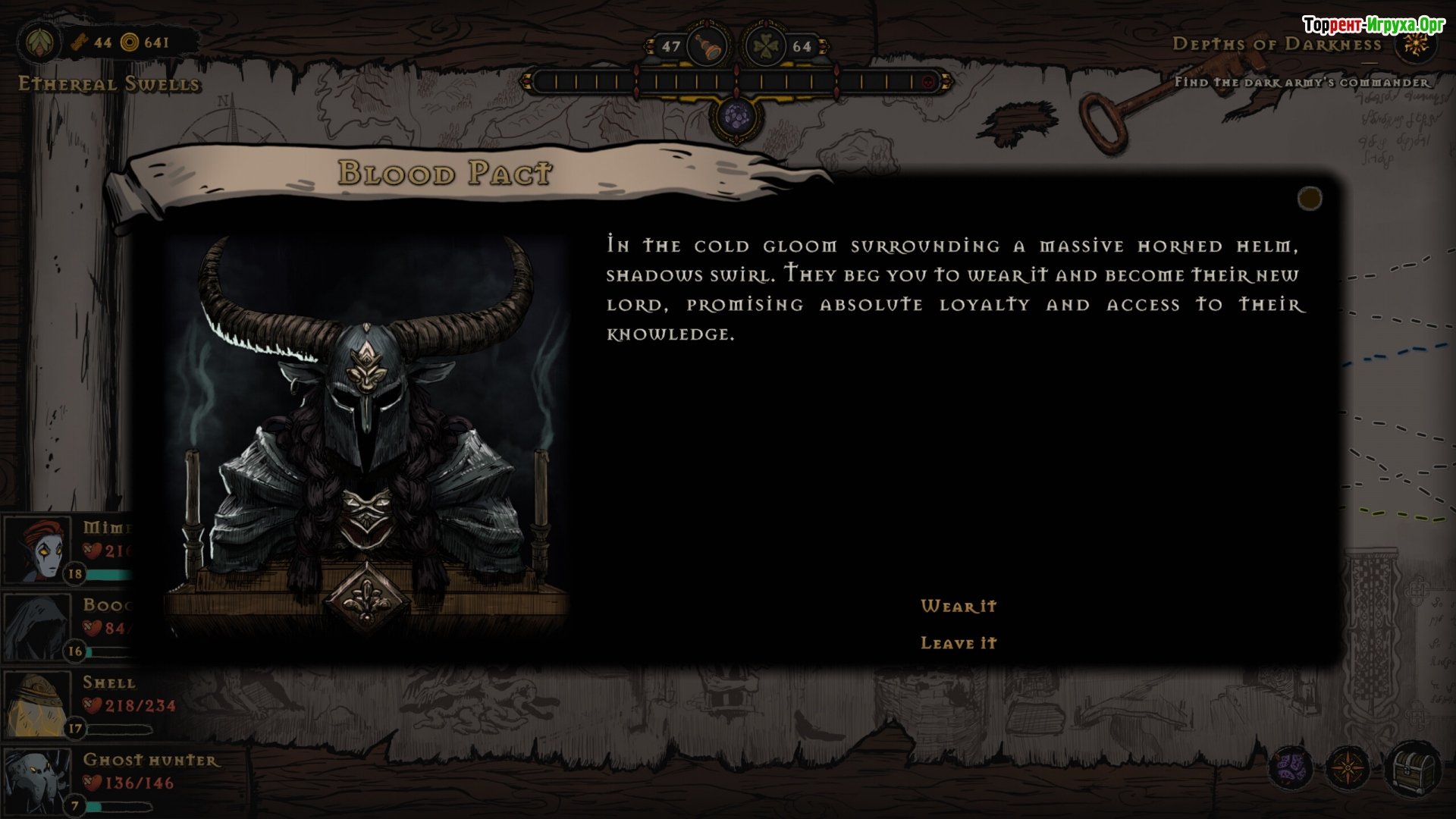Click the four-leaf clover luck icon

(766, 46)
